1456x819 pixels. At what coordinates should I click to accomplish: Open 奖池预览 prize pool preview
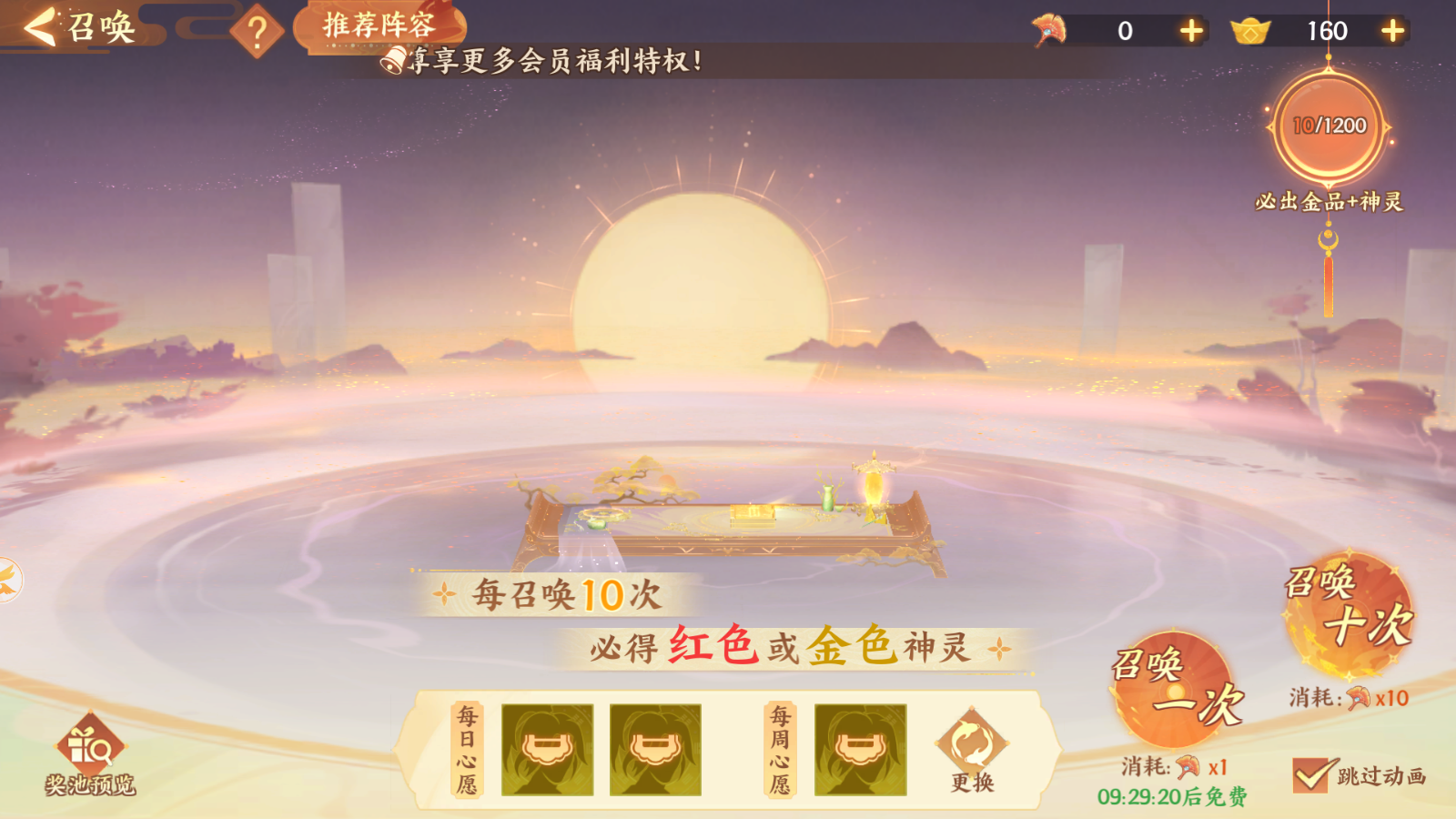coord(90,755)
